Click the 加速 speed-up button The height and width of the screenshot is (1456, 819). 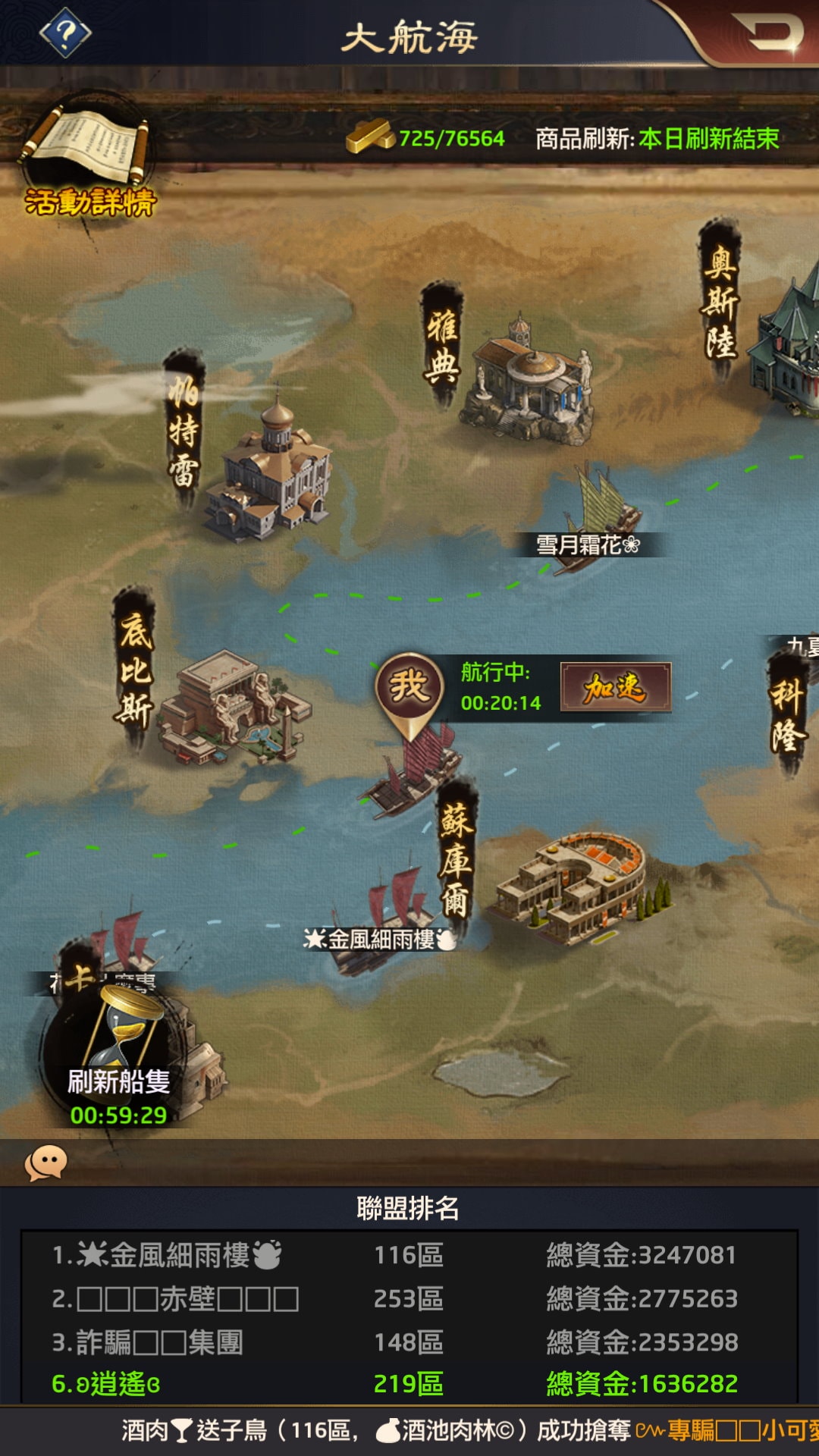point(615,688)
